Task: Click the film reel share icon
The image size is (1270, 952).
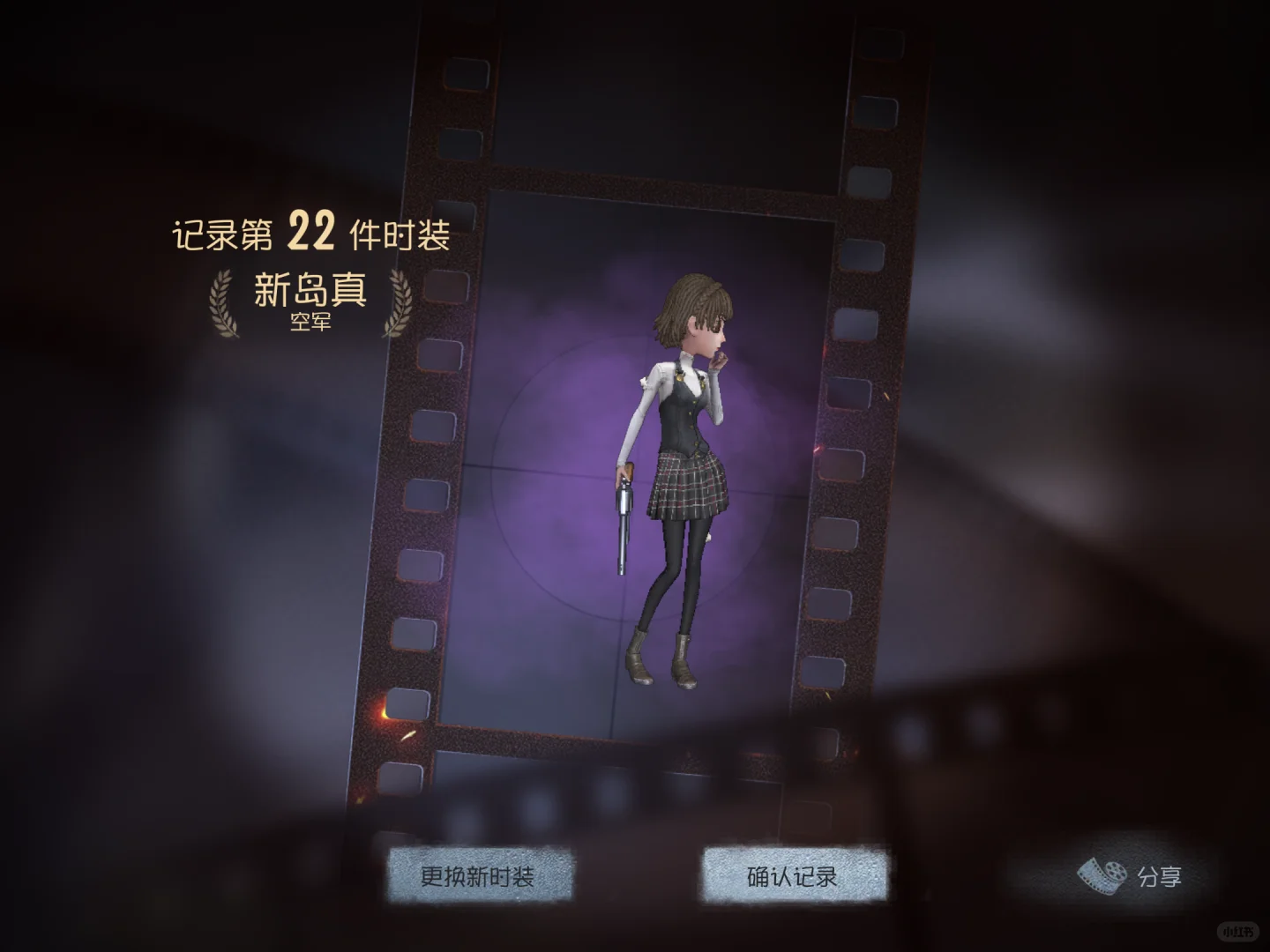Action: [x=1101, y=875]
